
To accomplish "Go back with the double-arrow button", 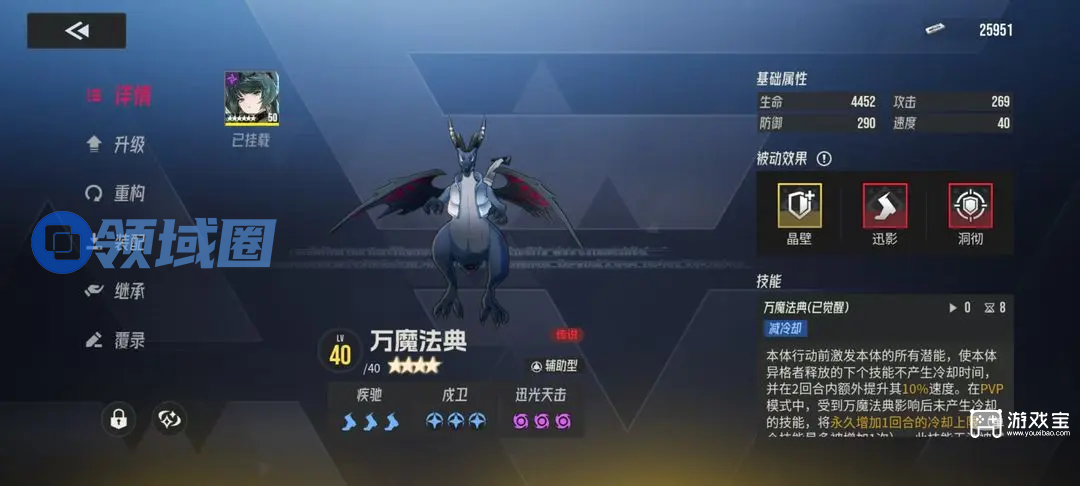I will [x=77, y=31].
